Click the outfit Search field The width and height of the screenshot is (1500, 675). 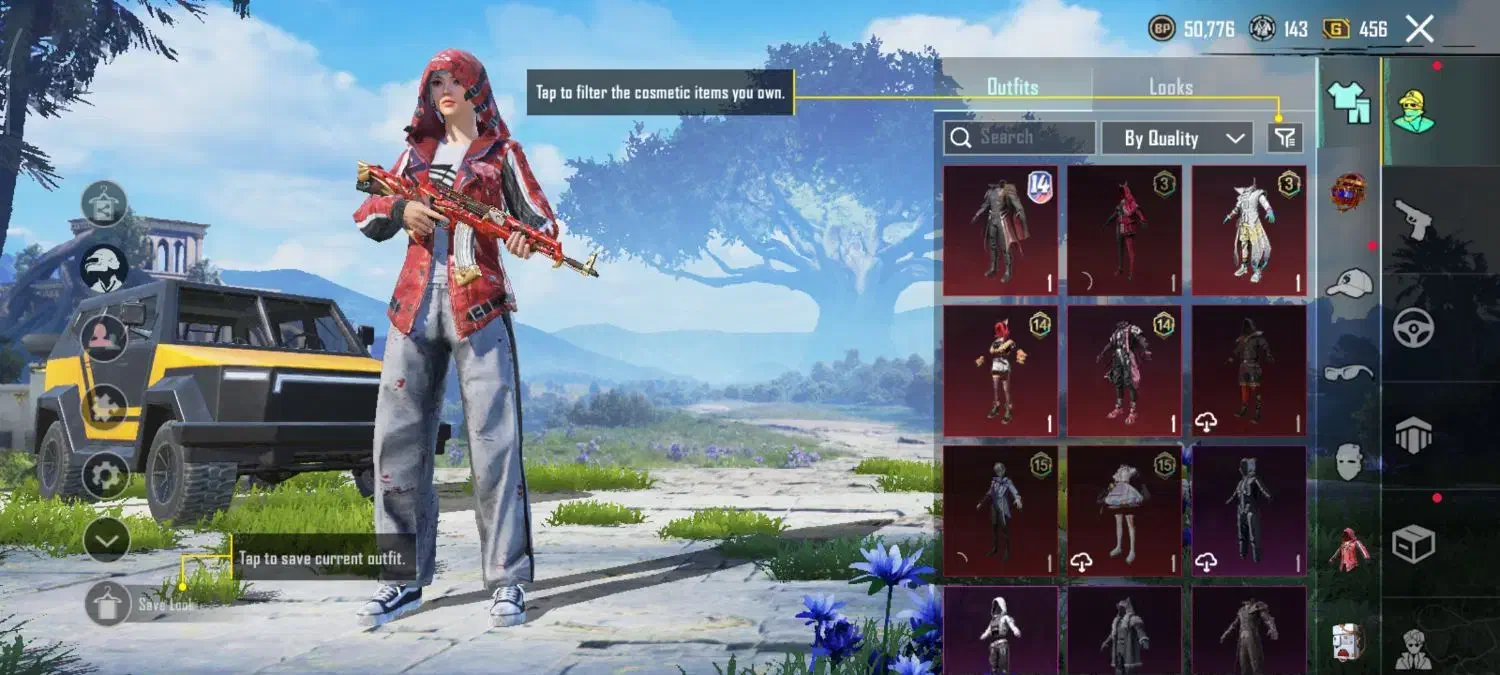1019,138
